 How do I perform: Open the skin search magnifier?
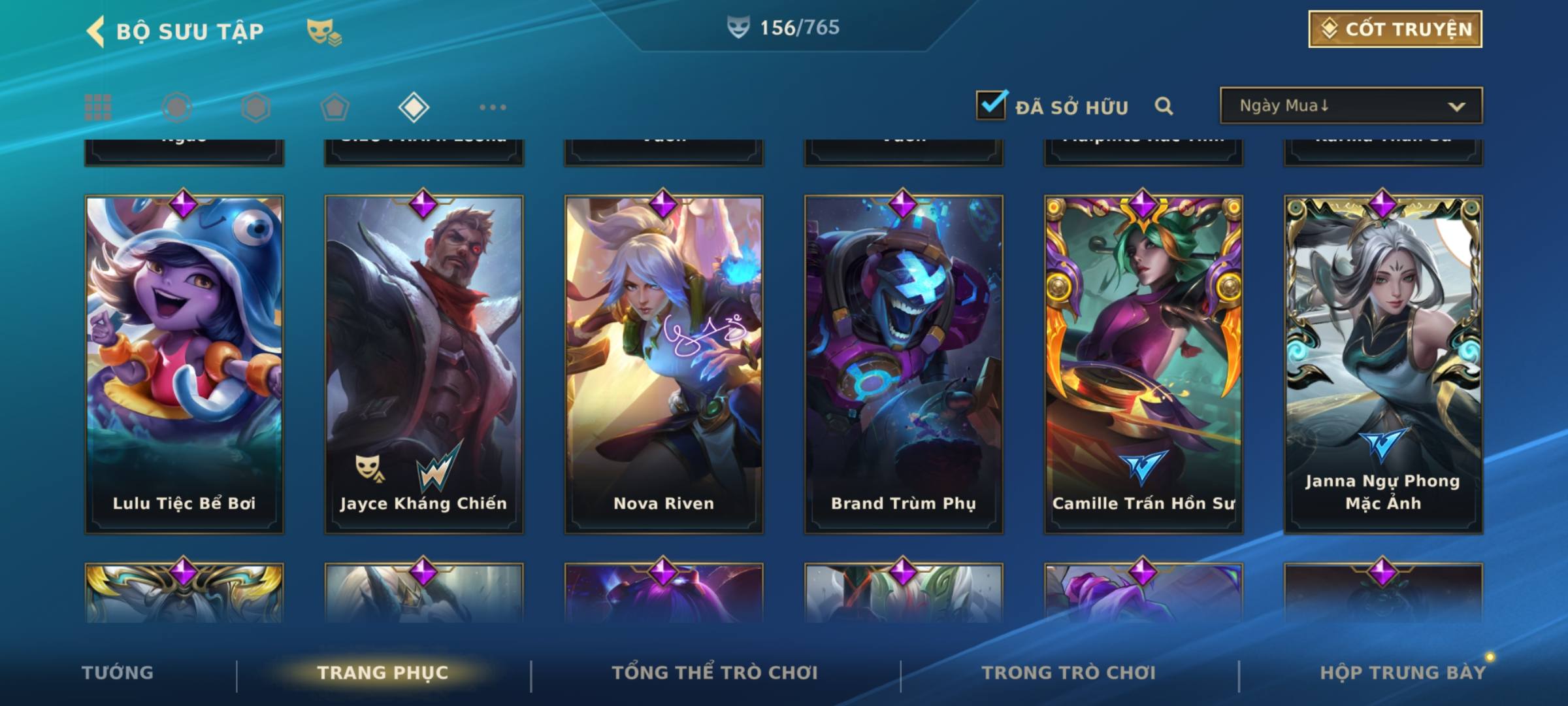[1164, 106]
